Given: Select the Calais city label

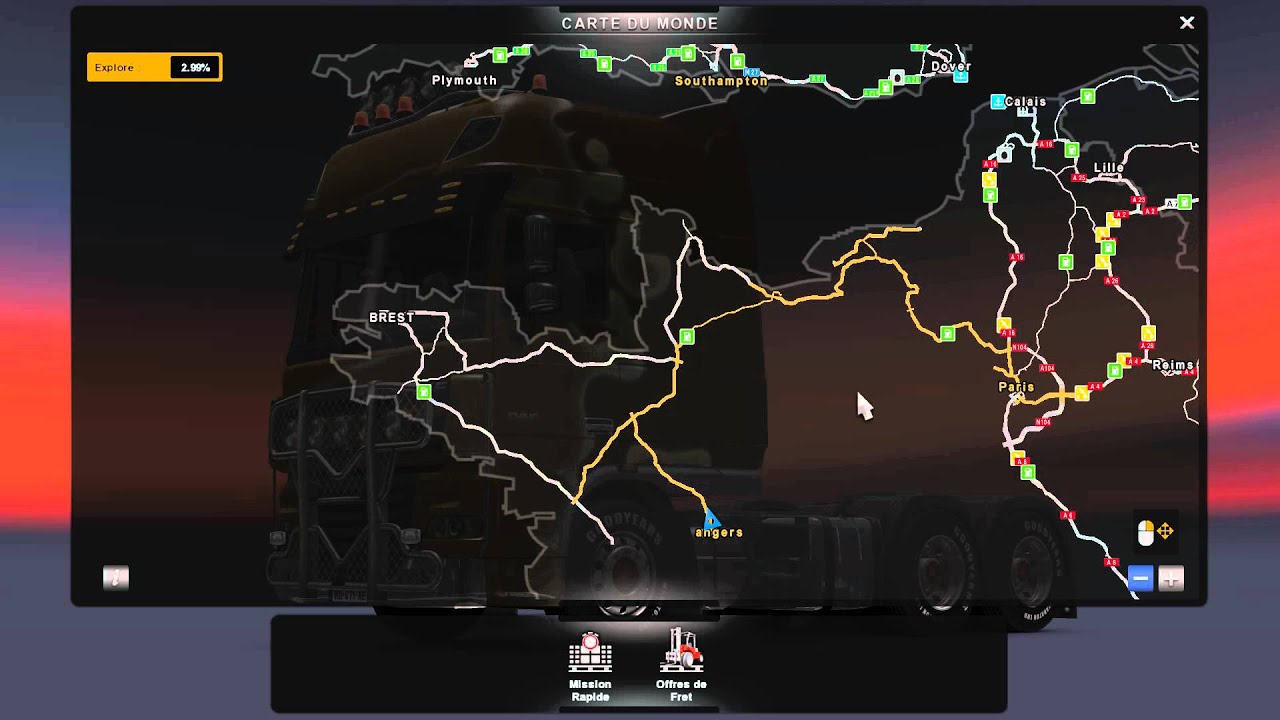Looking at the screenshot, I should 1025,102.
